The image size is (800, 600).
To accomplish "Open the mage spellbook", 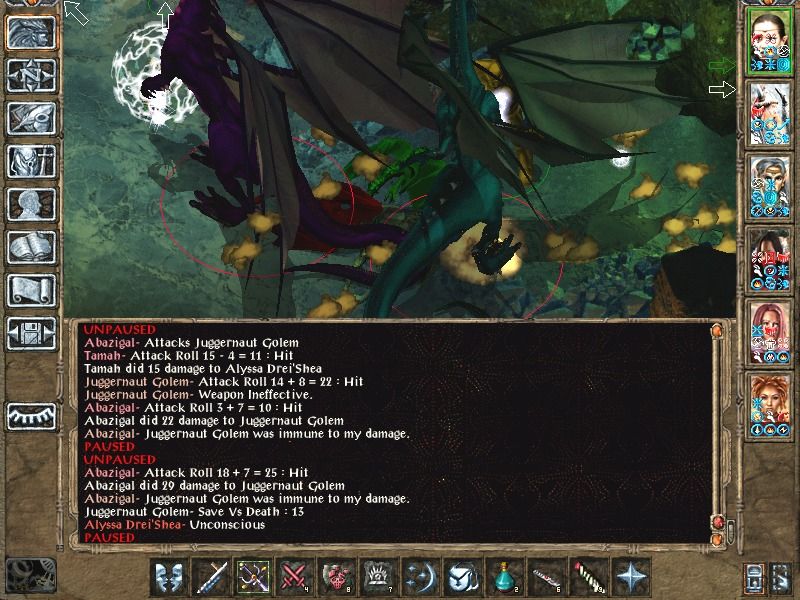I will 30,247.
